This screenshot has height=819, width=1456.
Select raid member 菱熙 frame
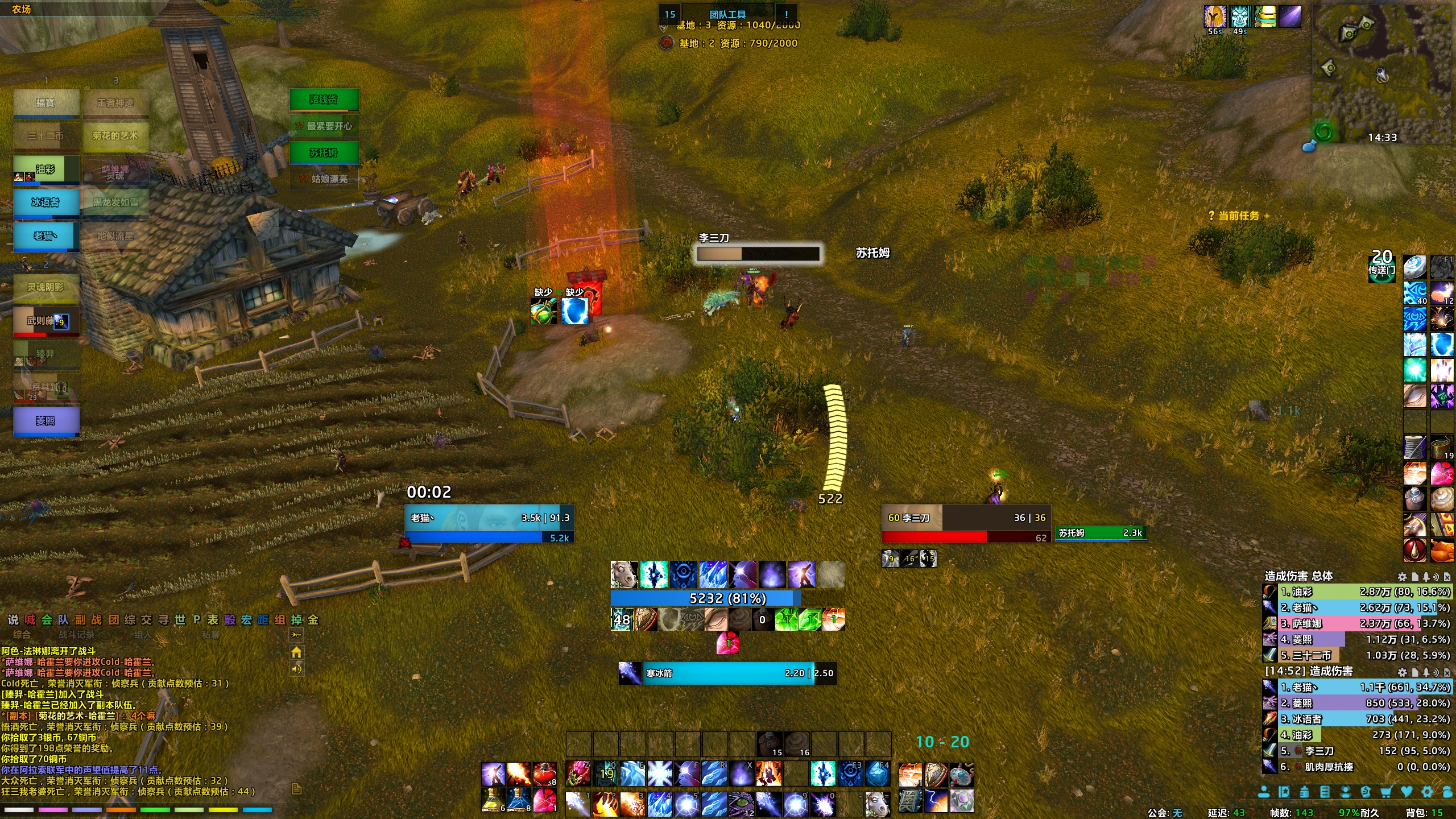pyautogui.click(x=45, y=421)
